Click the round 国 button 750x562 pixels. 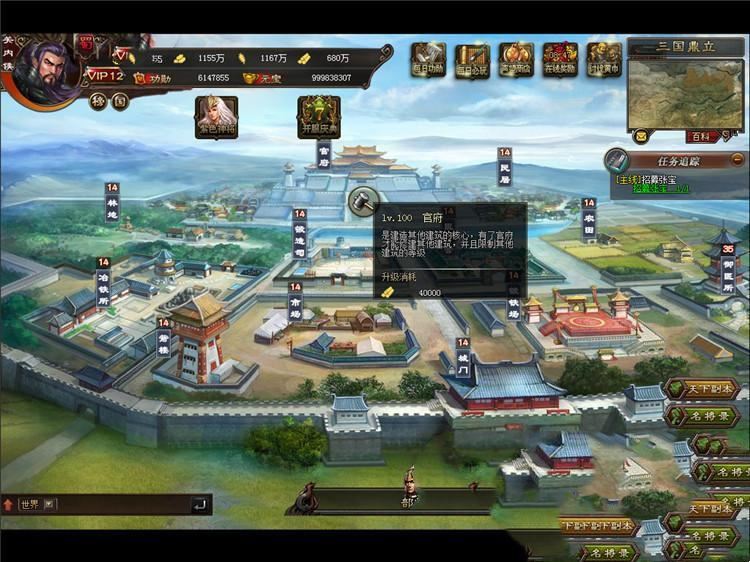(x=119, y=101)
